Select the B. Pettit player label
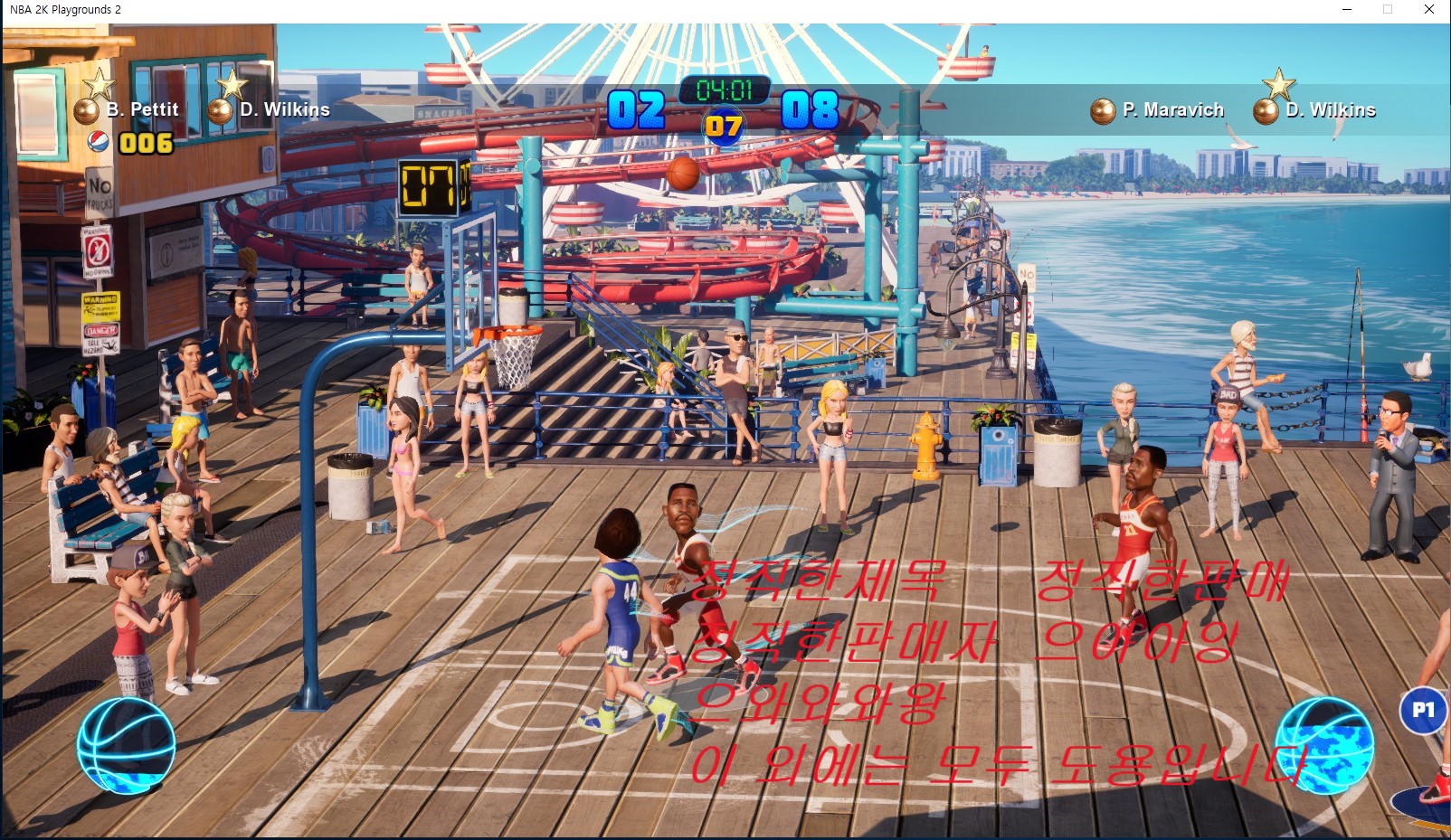 (x=142, y=109)
